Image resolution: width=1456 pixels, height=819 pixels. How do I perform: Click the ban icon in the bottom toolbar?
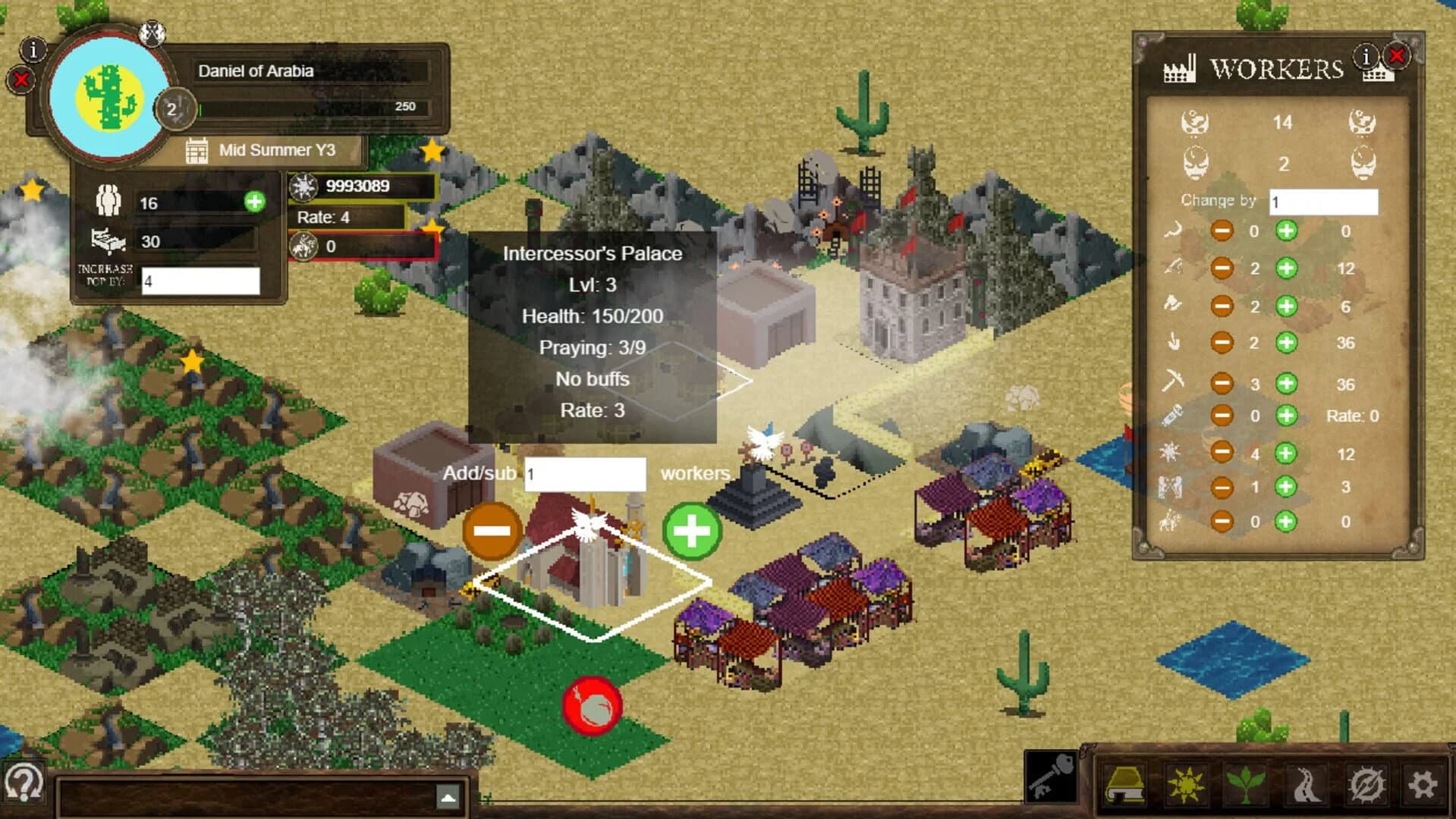[1367, 783]
